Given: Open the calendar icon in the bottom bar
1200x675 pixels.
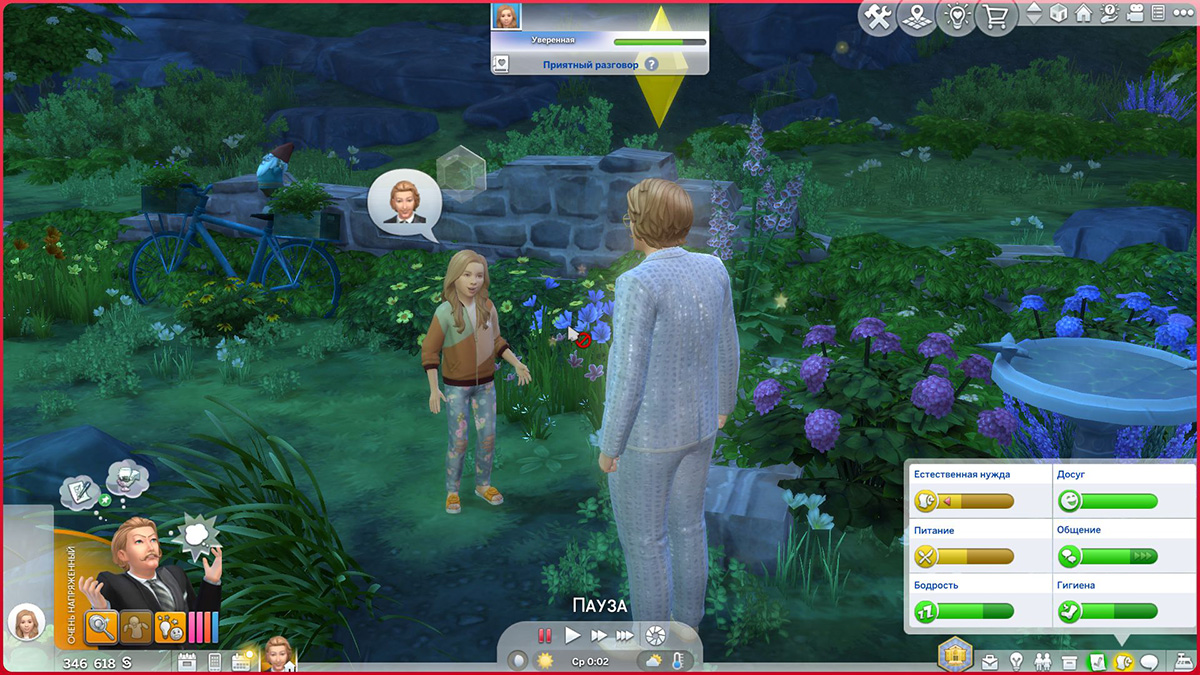Looking at the screenshot, I should tap(187, 662).
